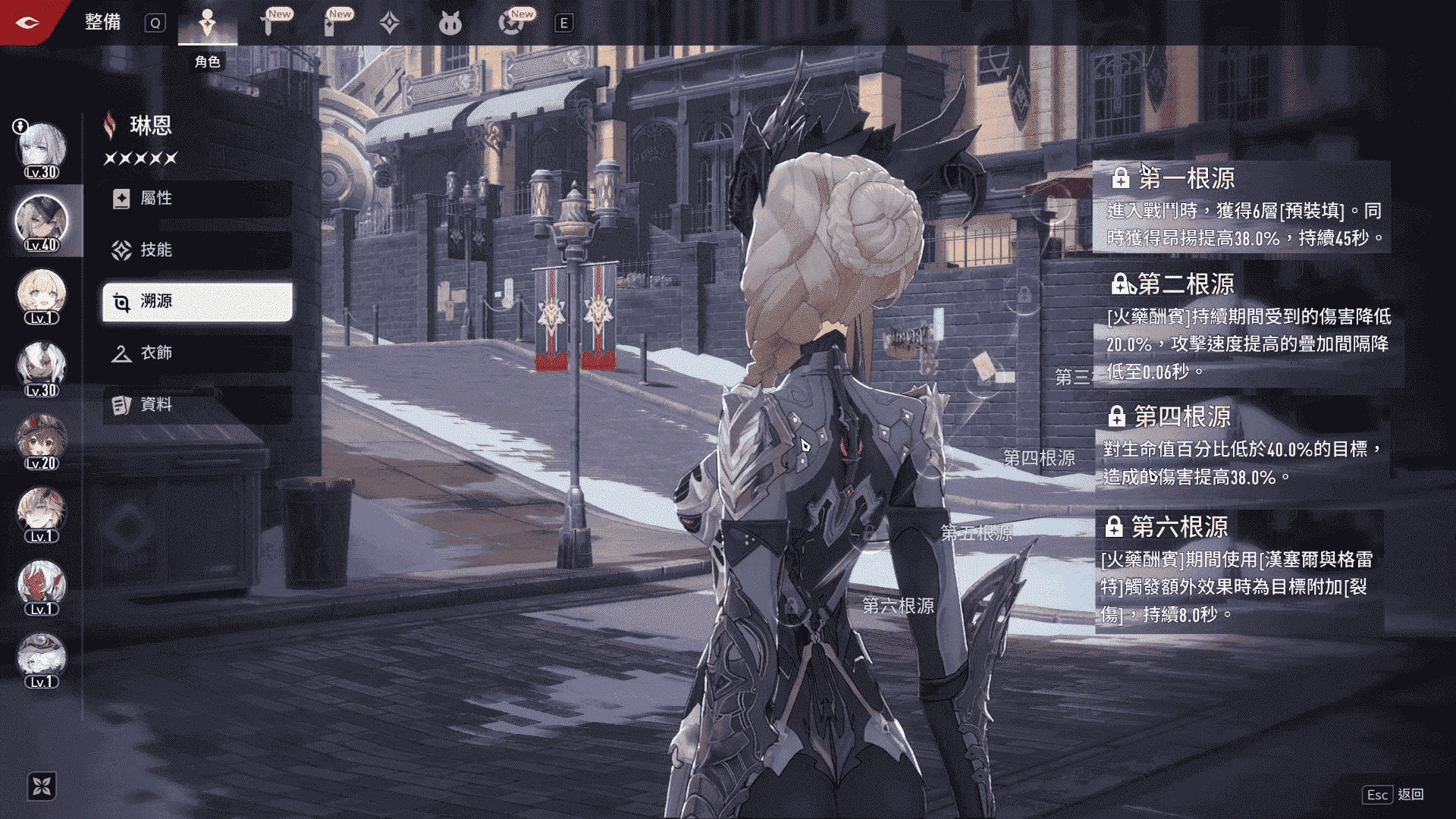Choose the 溯源 menu entry
Image resolution: width=1456 pixels, height=819 pixels.
tap(196, 302)
